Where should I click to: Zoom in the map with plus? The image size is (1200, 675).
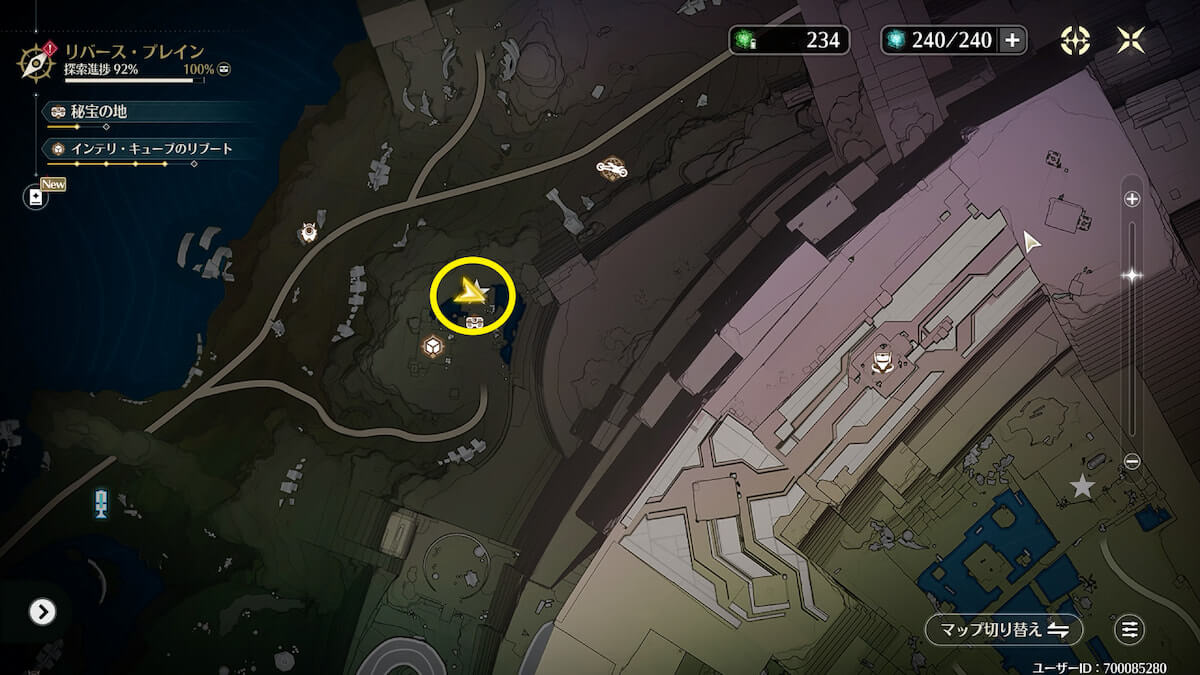(1132, 199)
